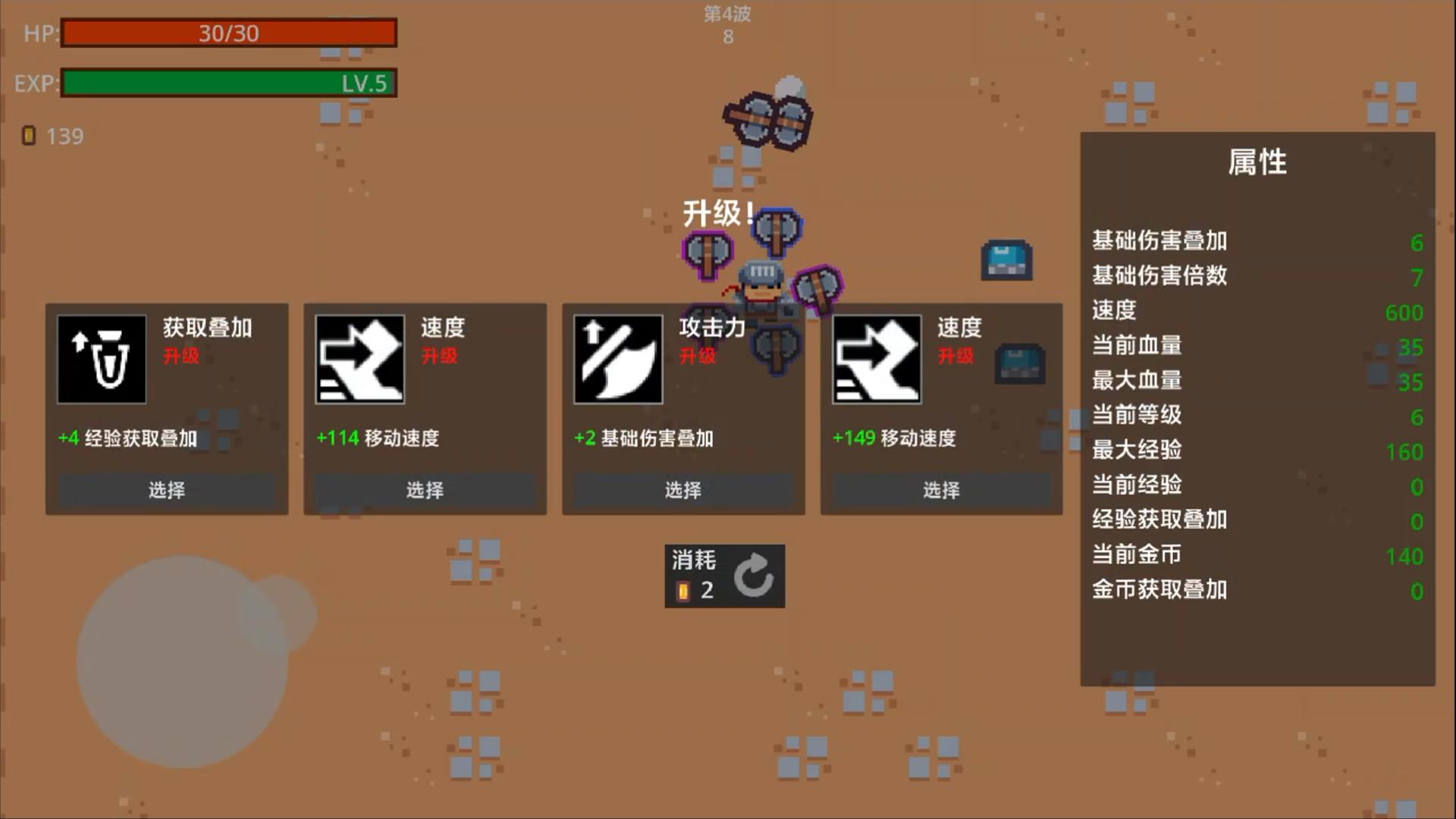Click the EXP bar labeled LV.5
Screen dimensions: 1456x819
pos(227,83)
